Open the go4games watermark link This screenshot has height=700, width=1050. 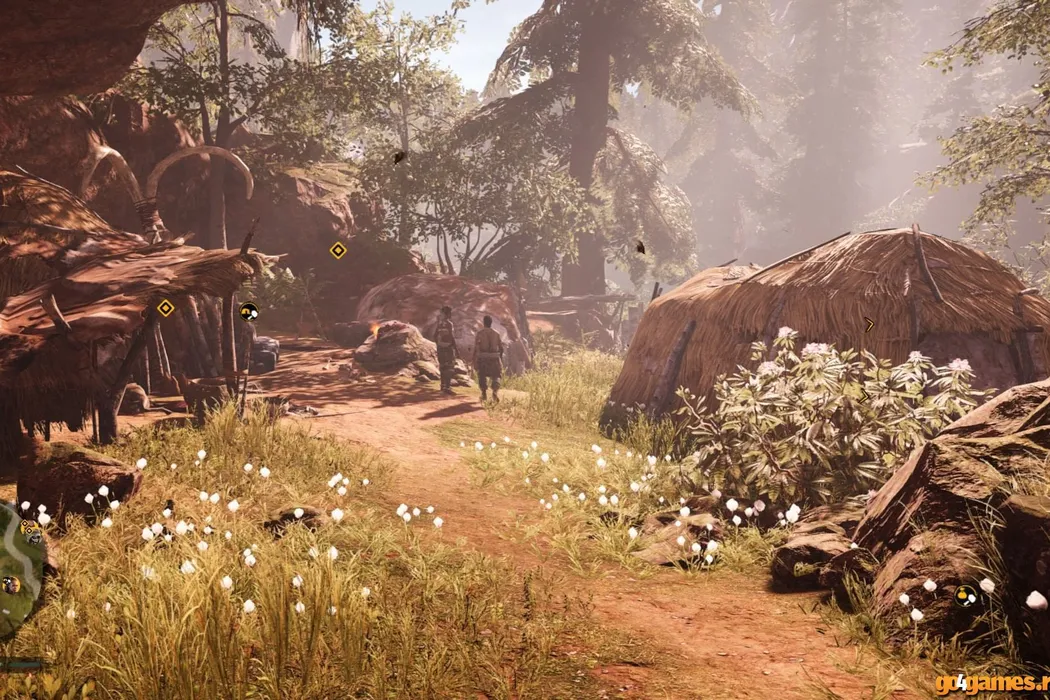[991, 684]
